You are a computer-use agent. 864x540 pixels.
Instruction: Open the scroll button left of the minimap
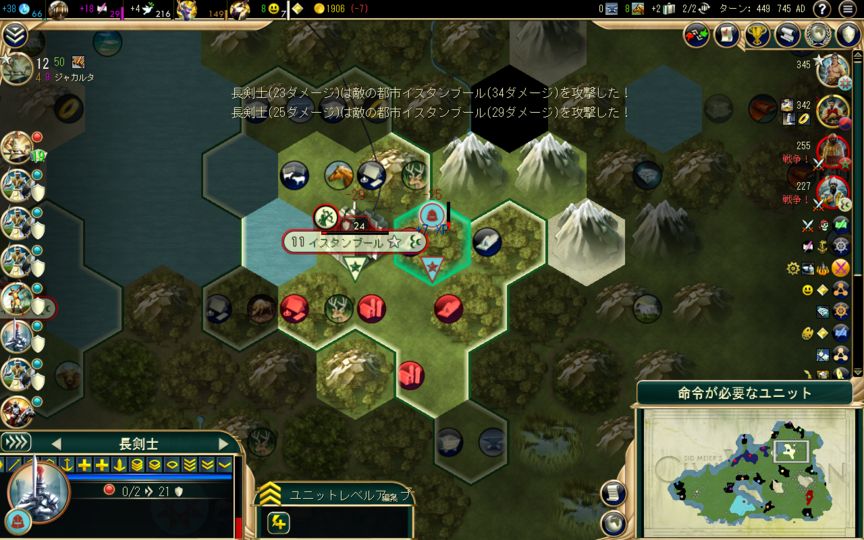tap(614, 493)
